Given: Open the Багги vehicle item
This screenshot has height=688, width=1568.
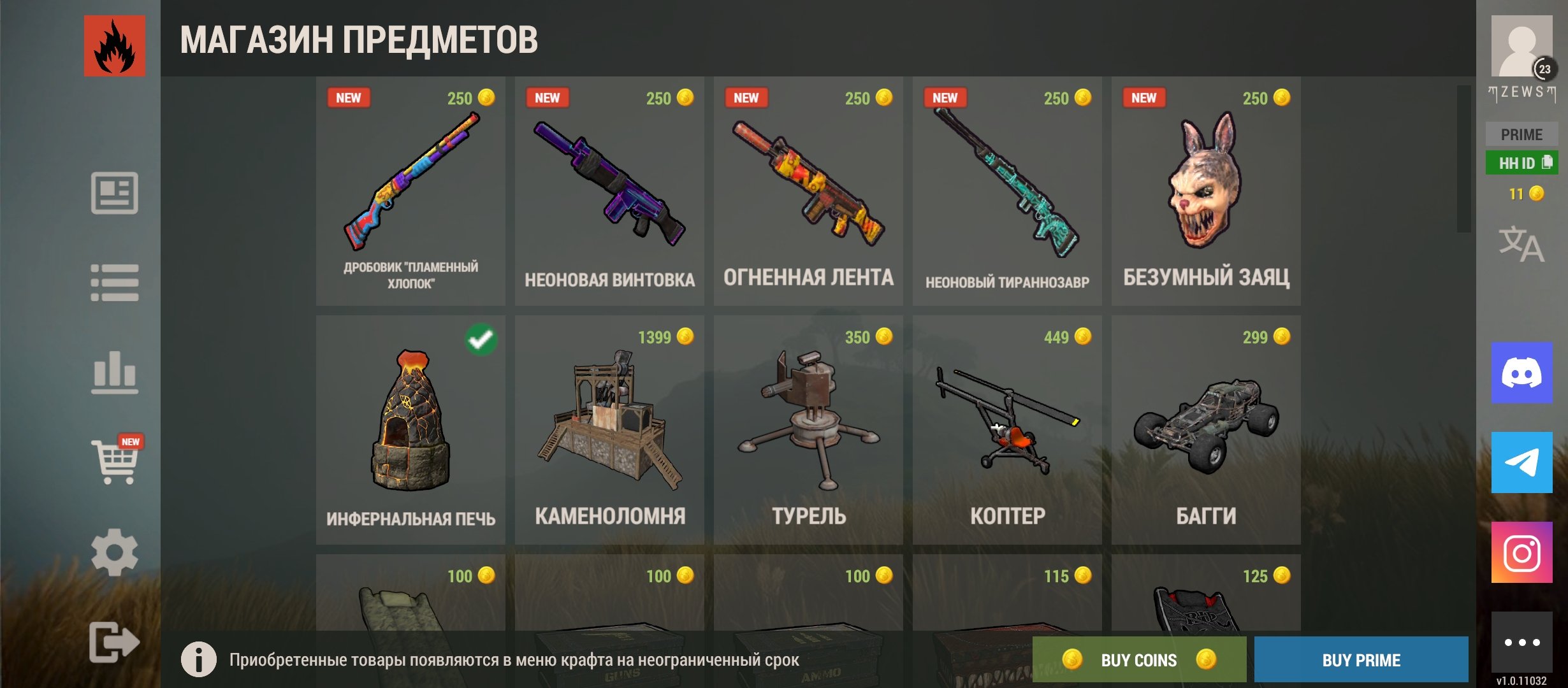Looking at the screenshot, I should pos(1206,430).
